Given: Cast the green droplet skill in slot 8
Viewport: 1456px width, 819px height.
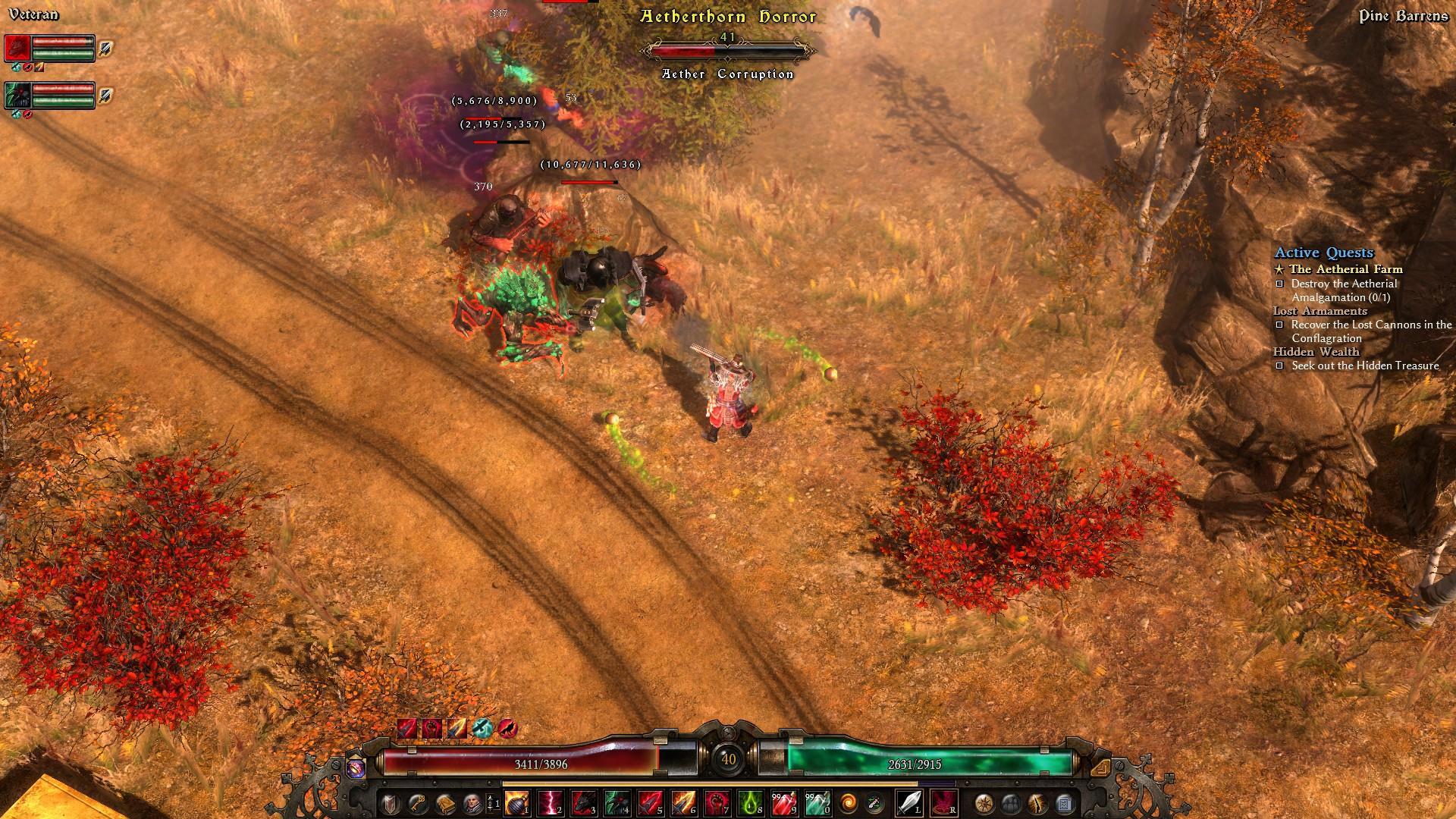Looking at the screenshot, I should click(x=750, y=802).
